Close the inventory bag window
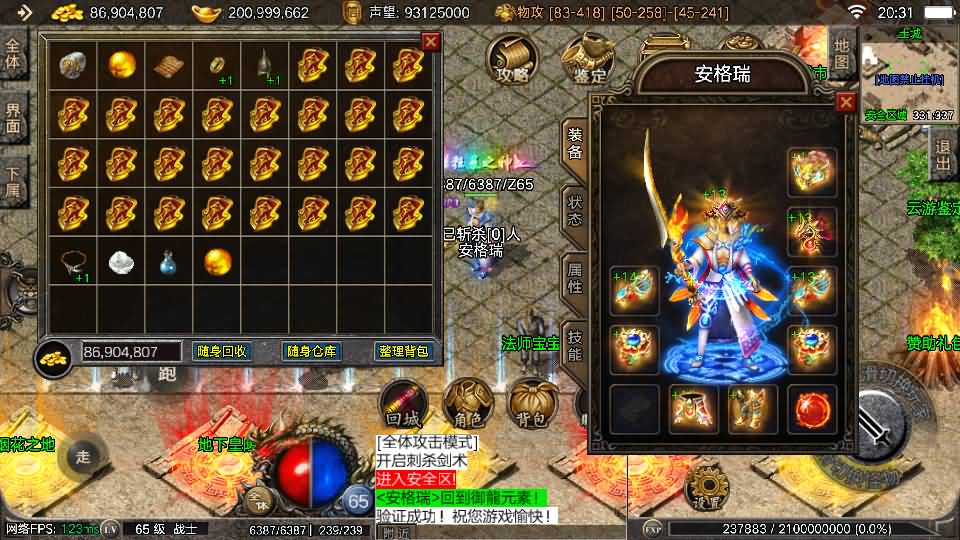 click(x=431, y=42)
